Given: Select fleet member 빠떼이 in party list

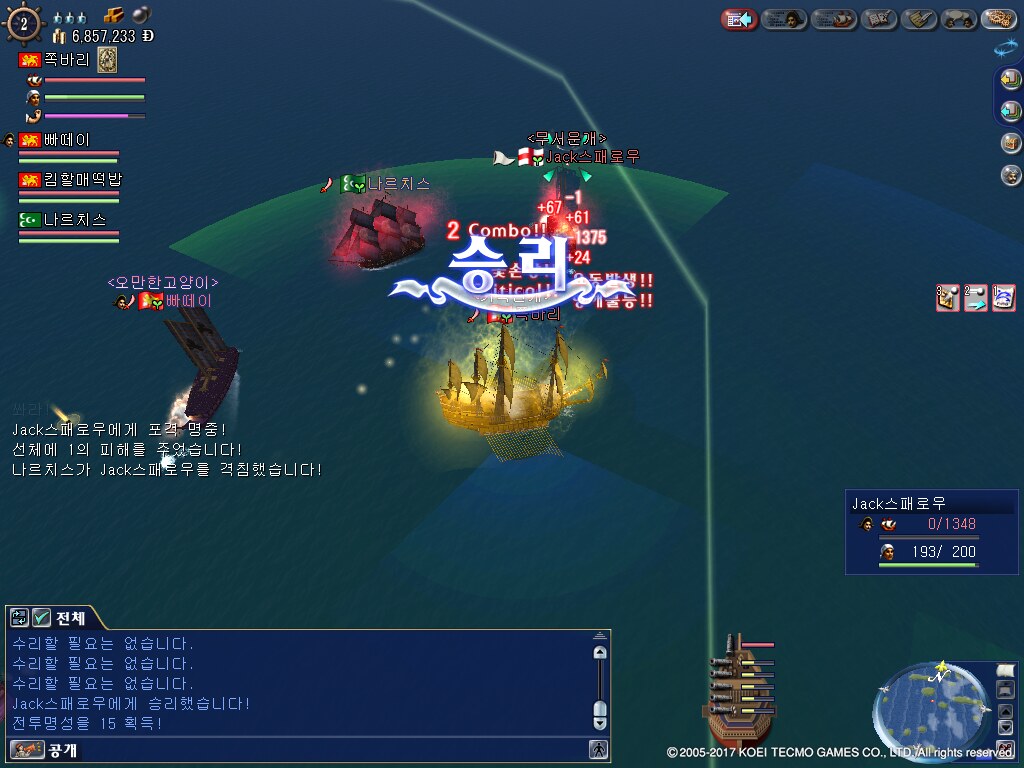Looking at the screenshot, I should click(x=66, y=140).
